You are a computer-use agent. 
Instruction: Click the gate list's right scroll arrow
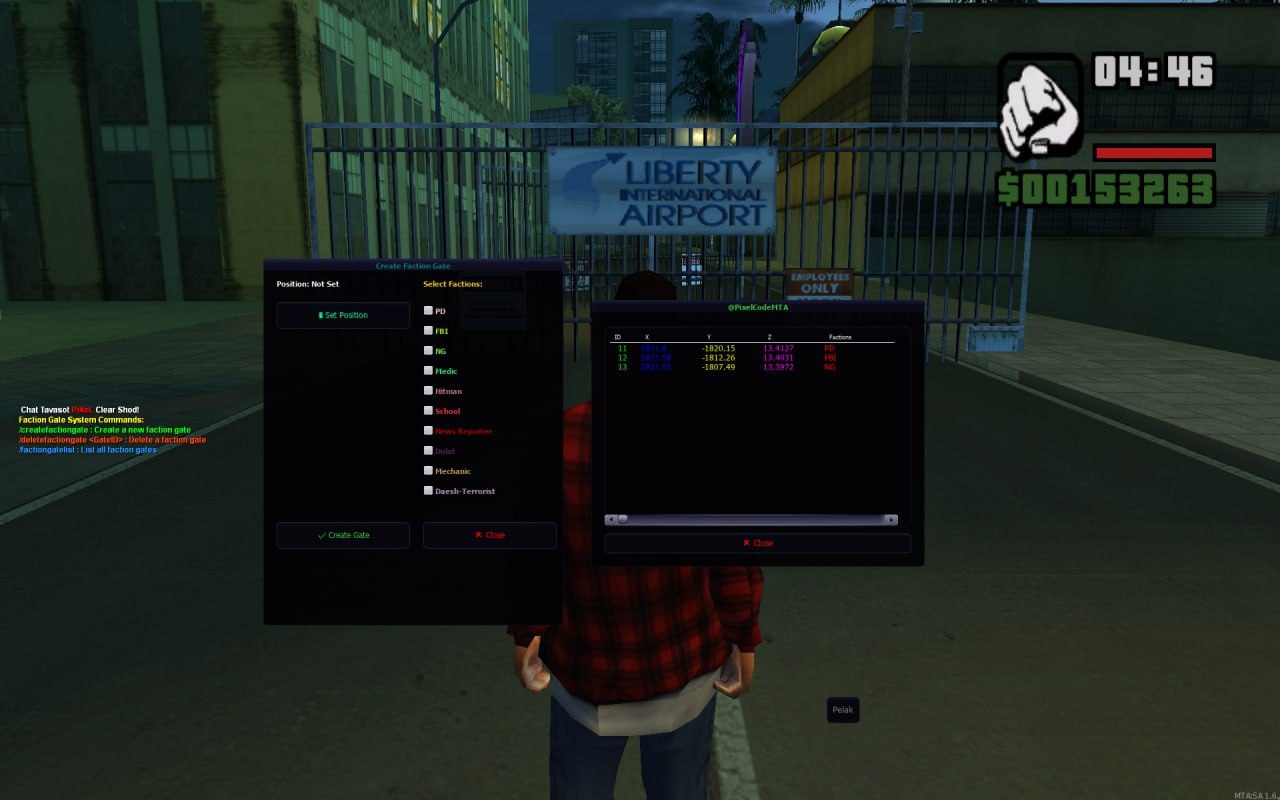coord(891,520)
